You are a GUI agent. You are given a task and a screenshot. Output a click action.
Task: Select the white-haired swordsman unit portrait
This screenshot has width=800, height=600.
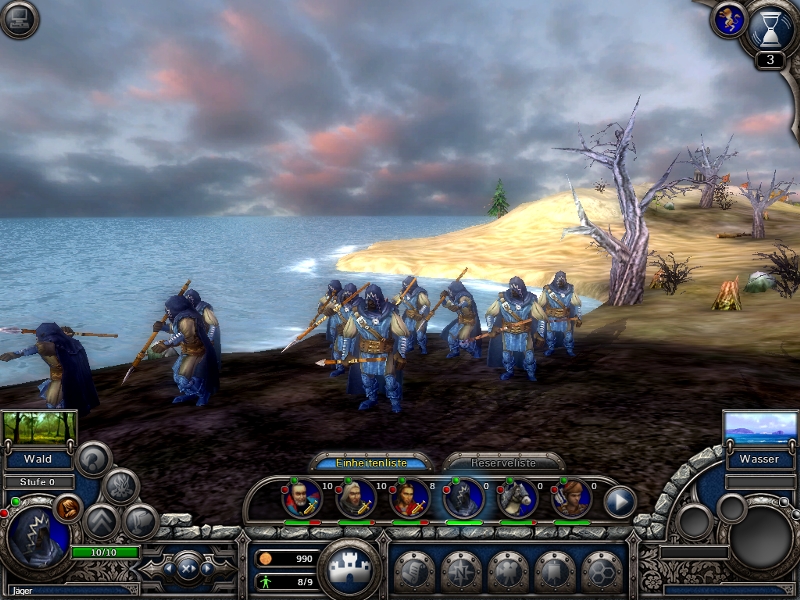(355, 498)
